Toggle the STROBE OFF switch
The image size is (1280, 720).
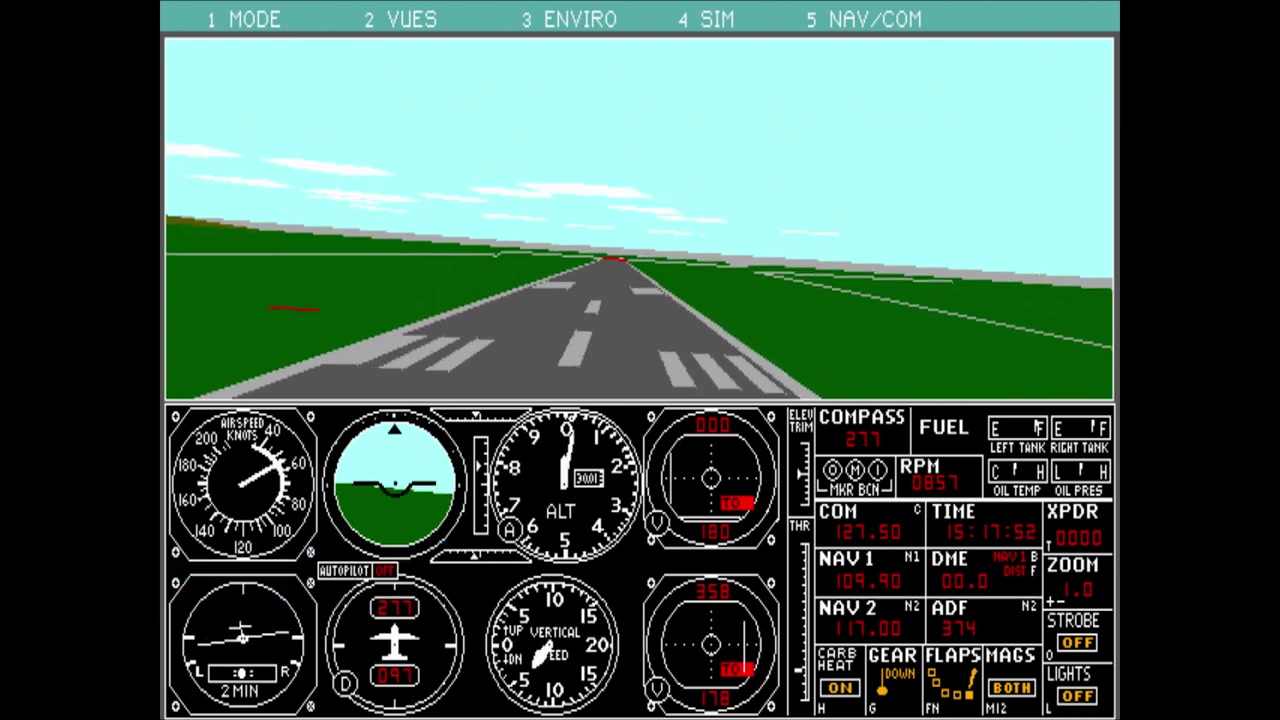[x=1077, y=643]
